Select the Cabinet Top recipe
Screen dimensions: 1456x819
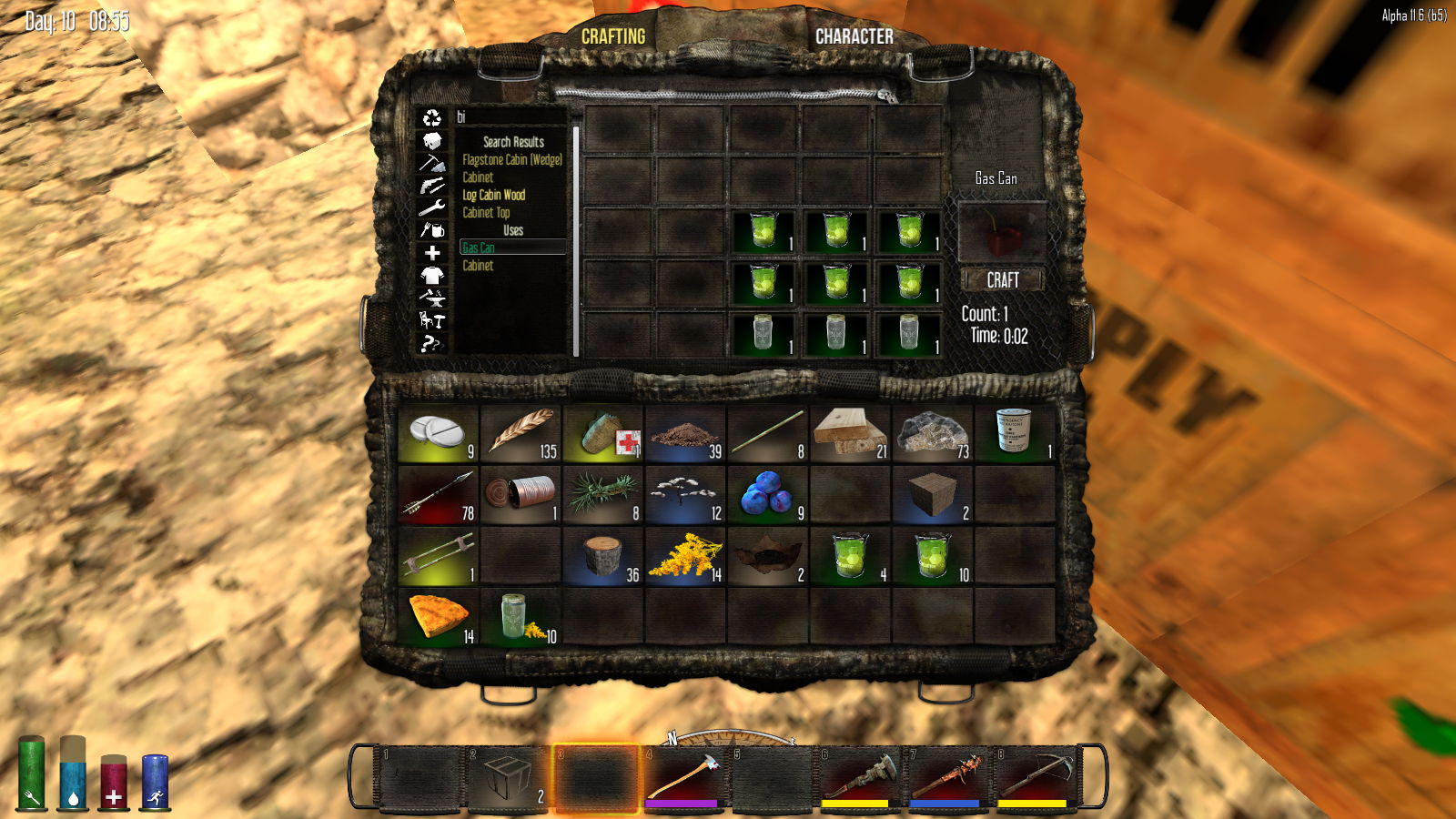coord(486,212)
